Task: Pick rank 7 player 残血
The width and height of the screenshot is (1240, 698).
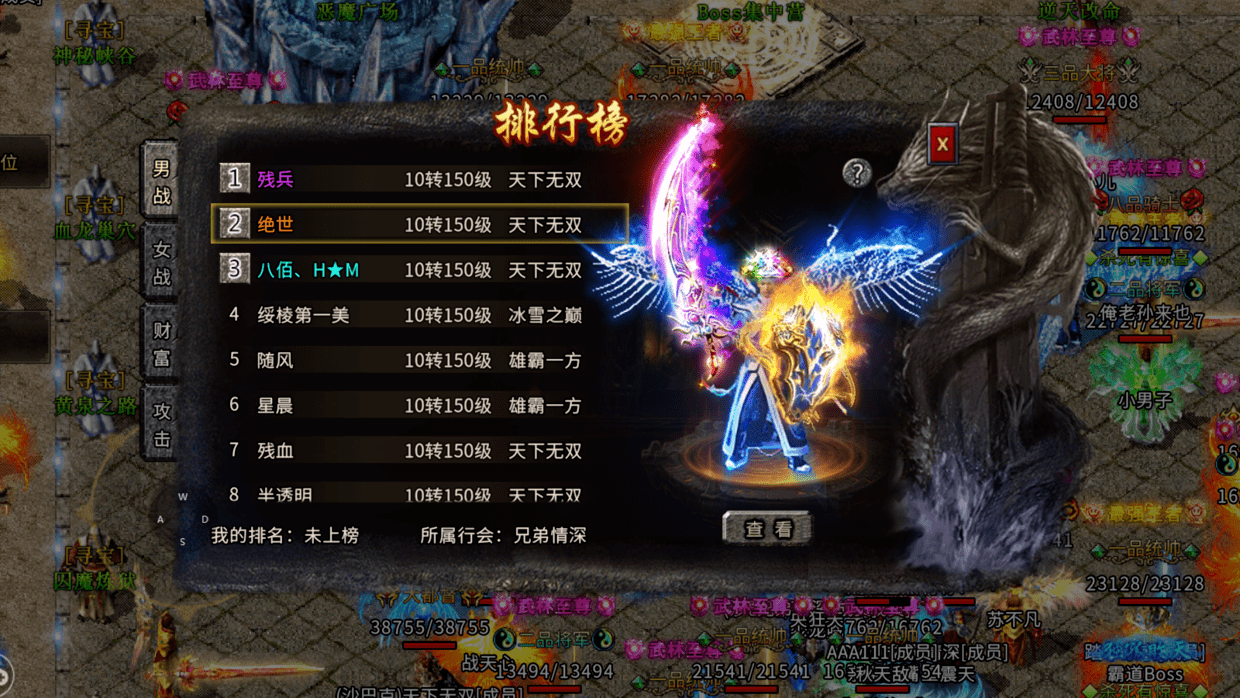Action: click(420, 451)
